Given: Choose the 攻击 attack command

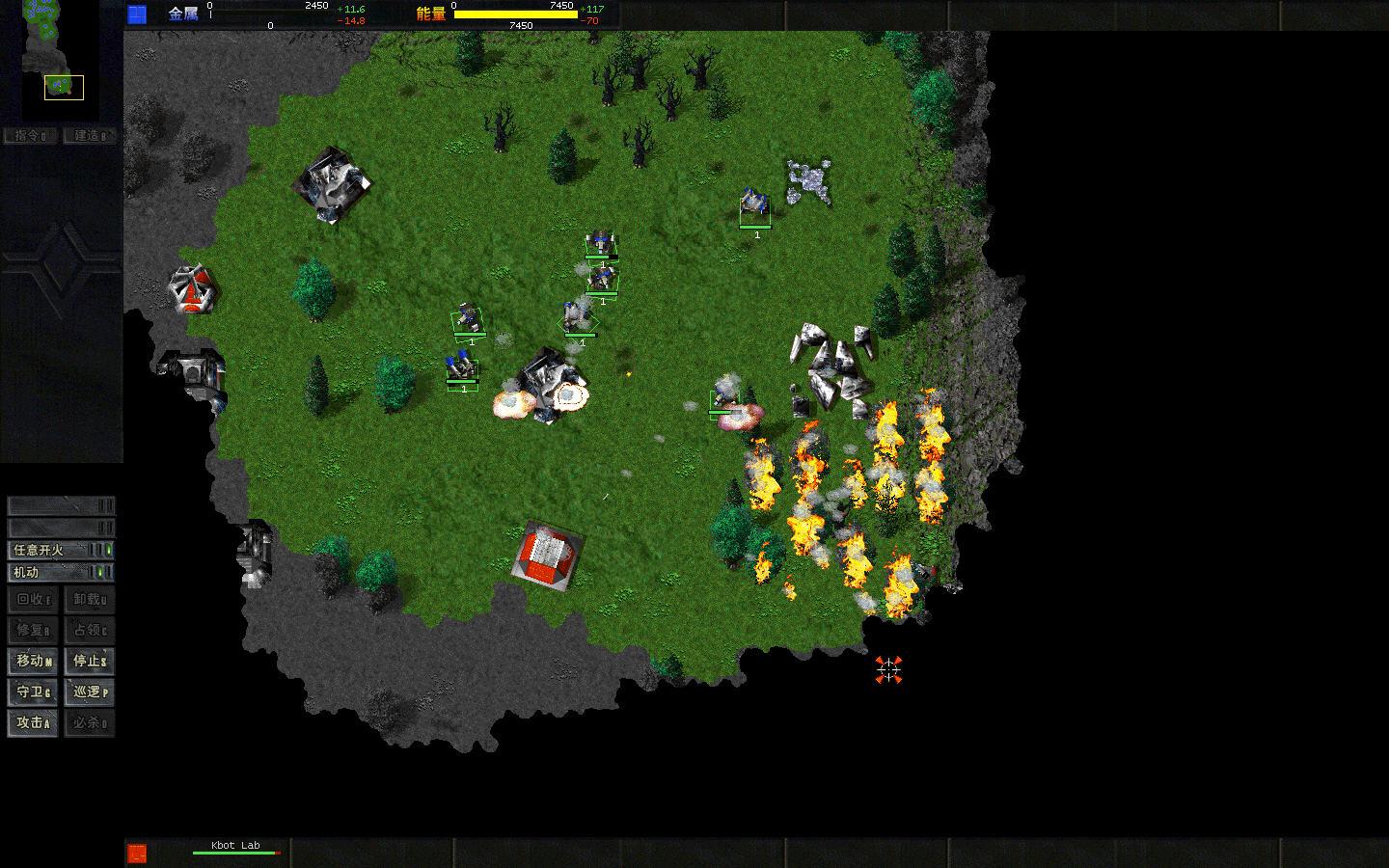Looking at the screenshot, I should tap(34, 722).
